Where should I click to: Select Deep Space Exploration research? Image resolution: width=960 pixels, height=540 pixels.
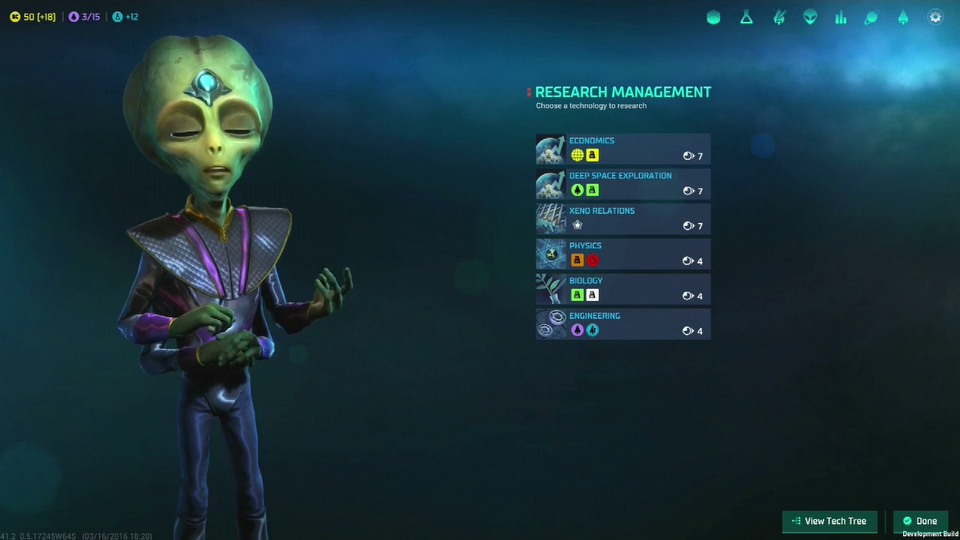pyautogui.click(x=623, y=184)
